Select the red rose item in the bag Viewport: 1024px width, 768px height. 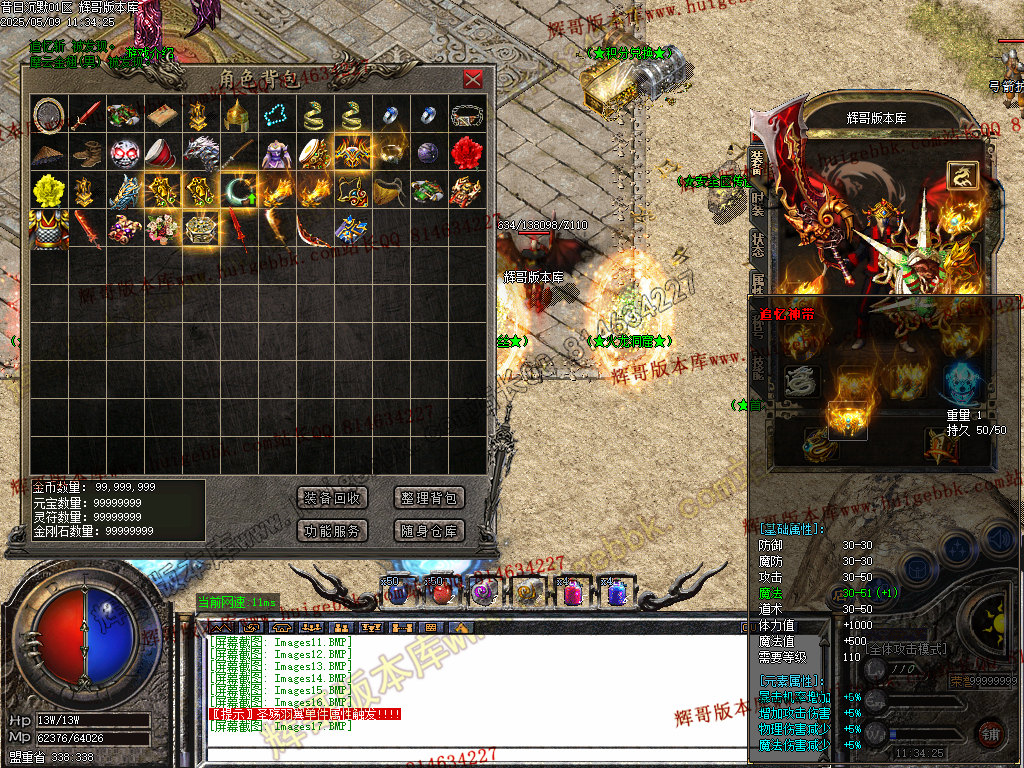pos(467,153)
